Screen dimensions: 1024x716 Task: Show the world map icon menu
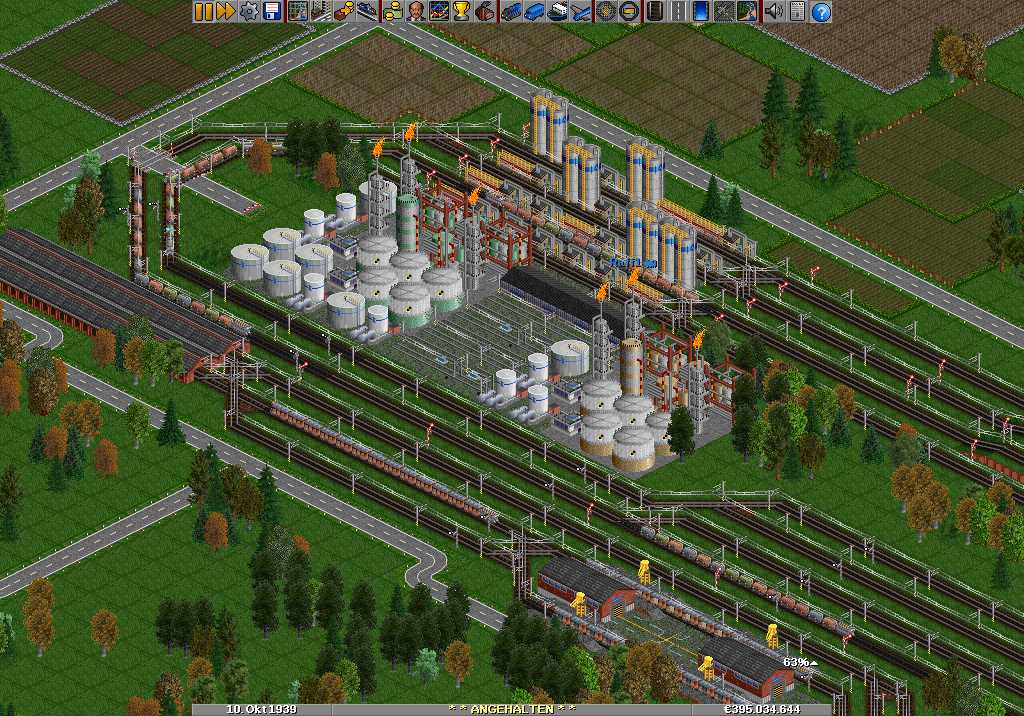pyautogui.click(x=297, y=12)
